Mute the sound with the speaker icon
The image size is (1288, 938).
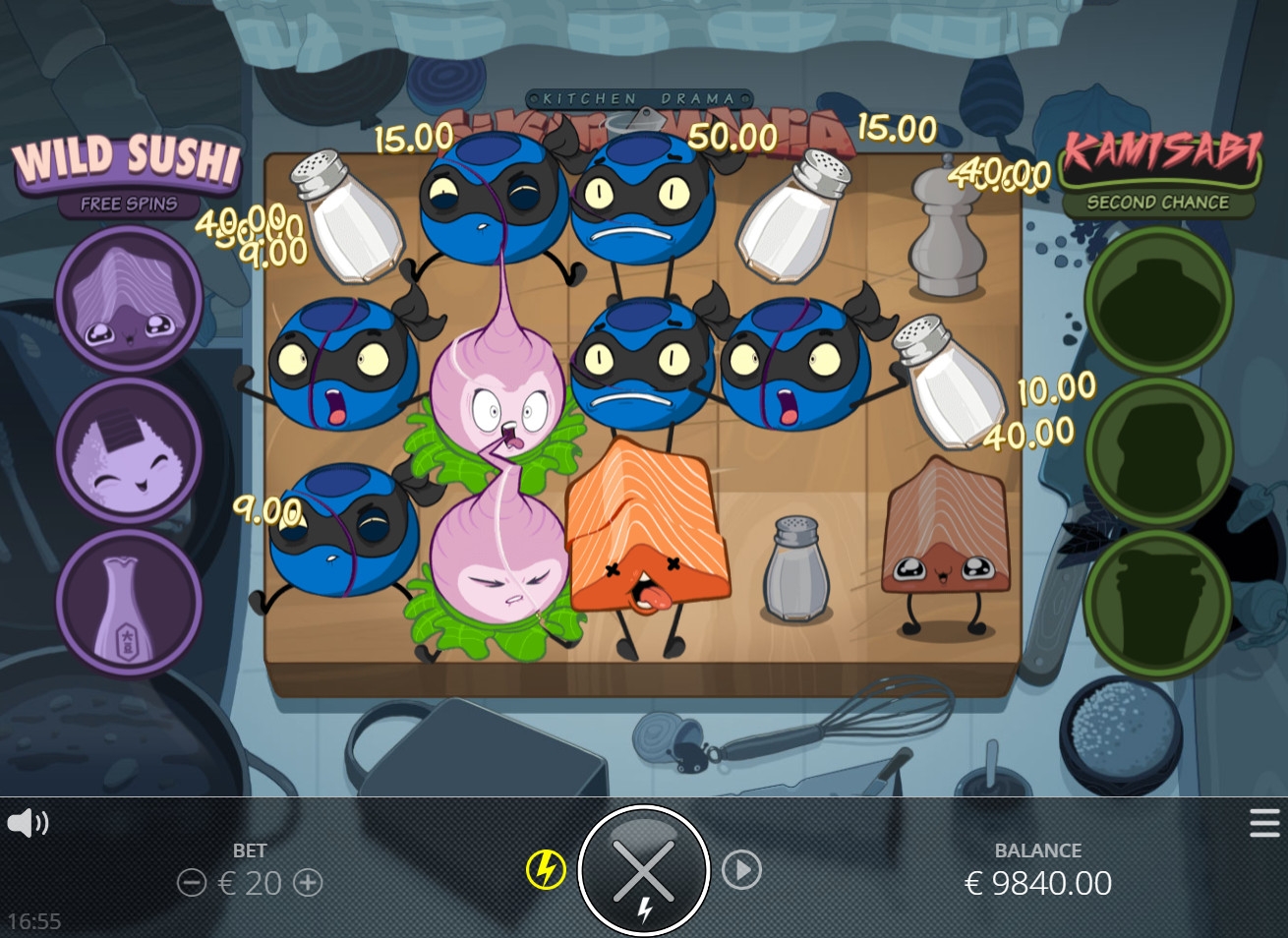[28, 822]
